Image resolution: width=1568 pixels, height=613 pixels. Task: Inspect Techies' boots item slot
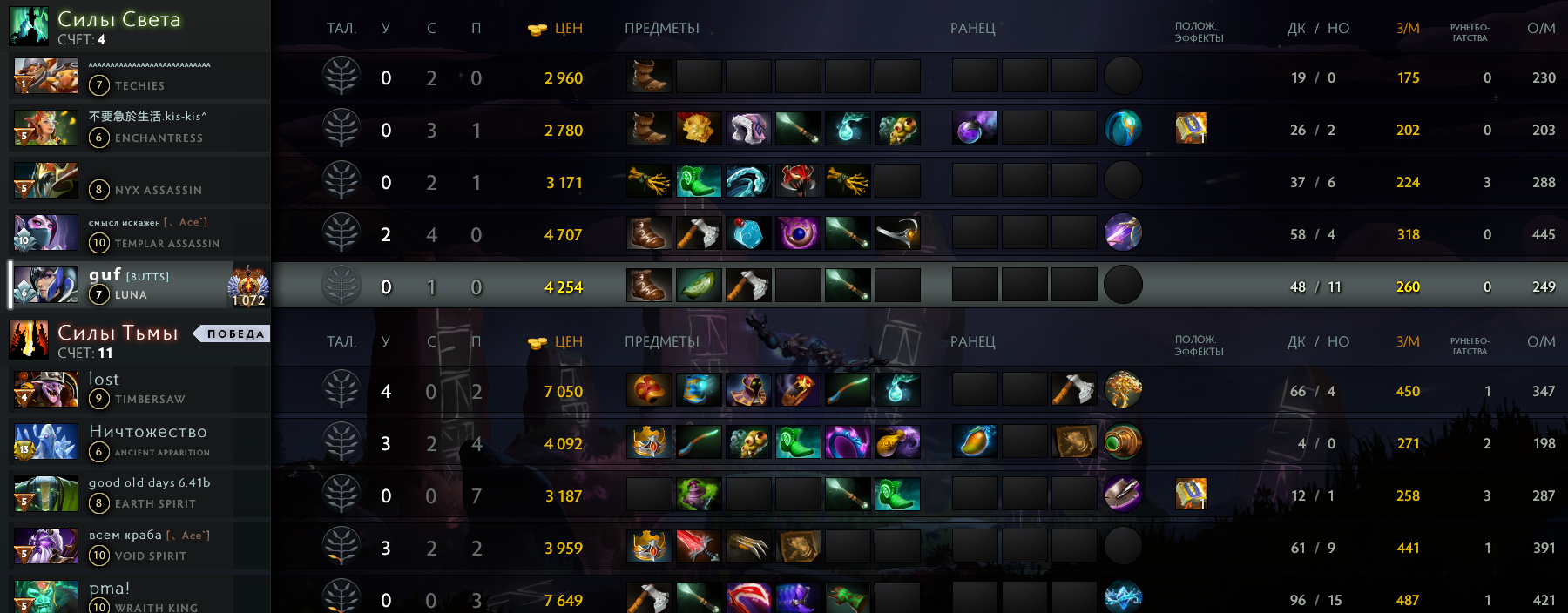649,77
